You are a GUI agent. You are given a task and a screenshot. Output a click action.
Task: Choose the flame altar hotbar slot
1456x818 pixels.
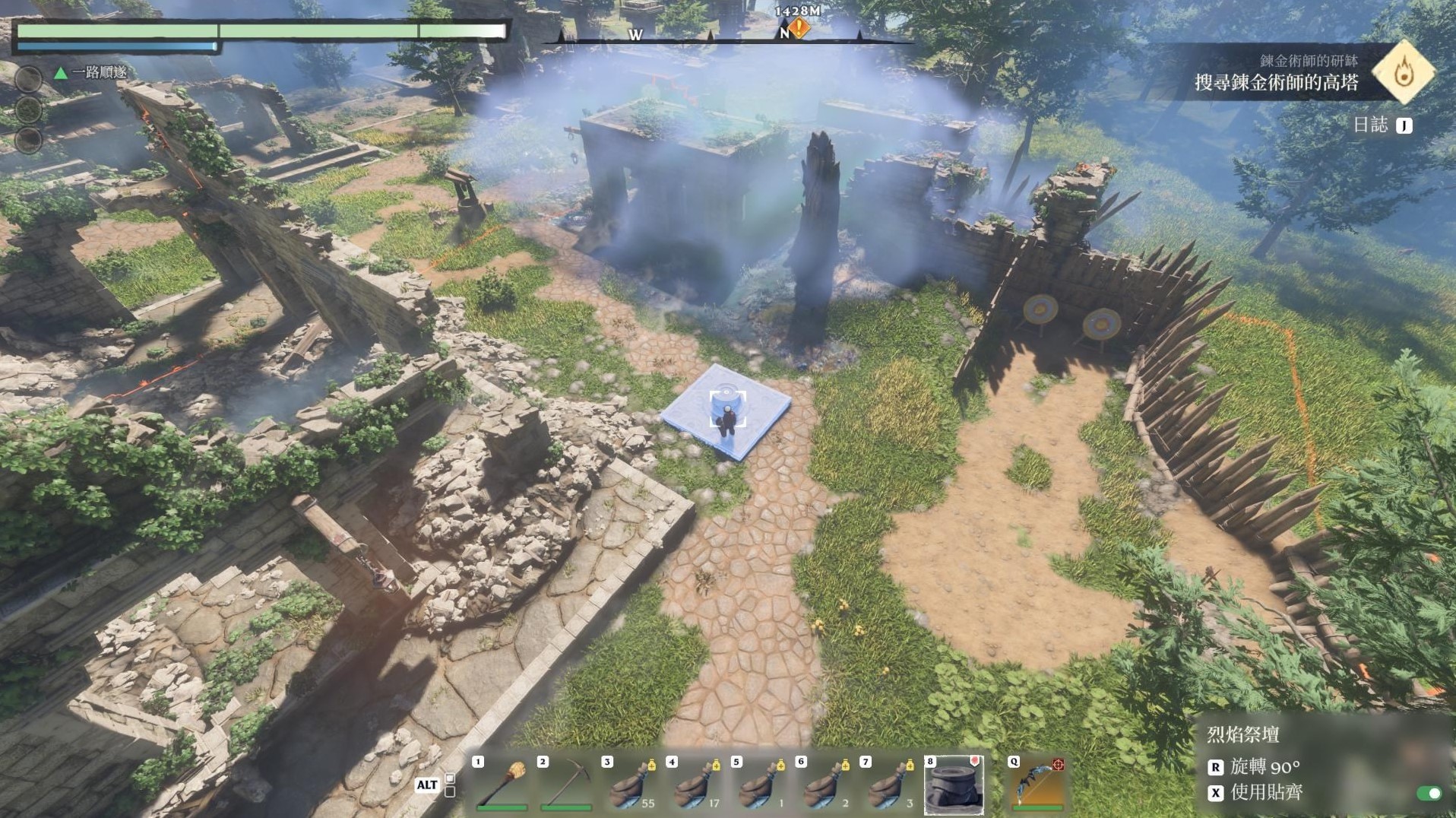pyautogui.click(x=954, y=785)
